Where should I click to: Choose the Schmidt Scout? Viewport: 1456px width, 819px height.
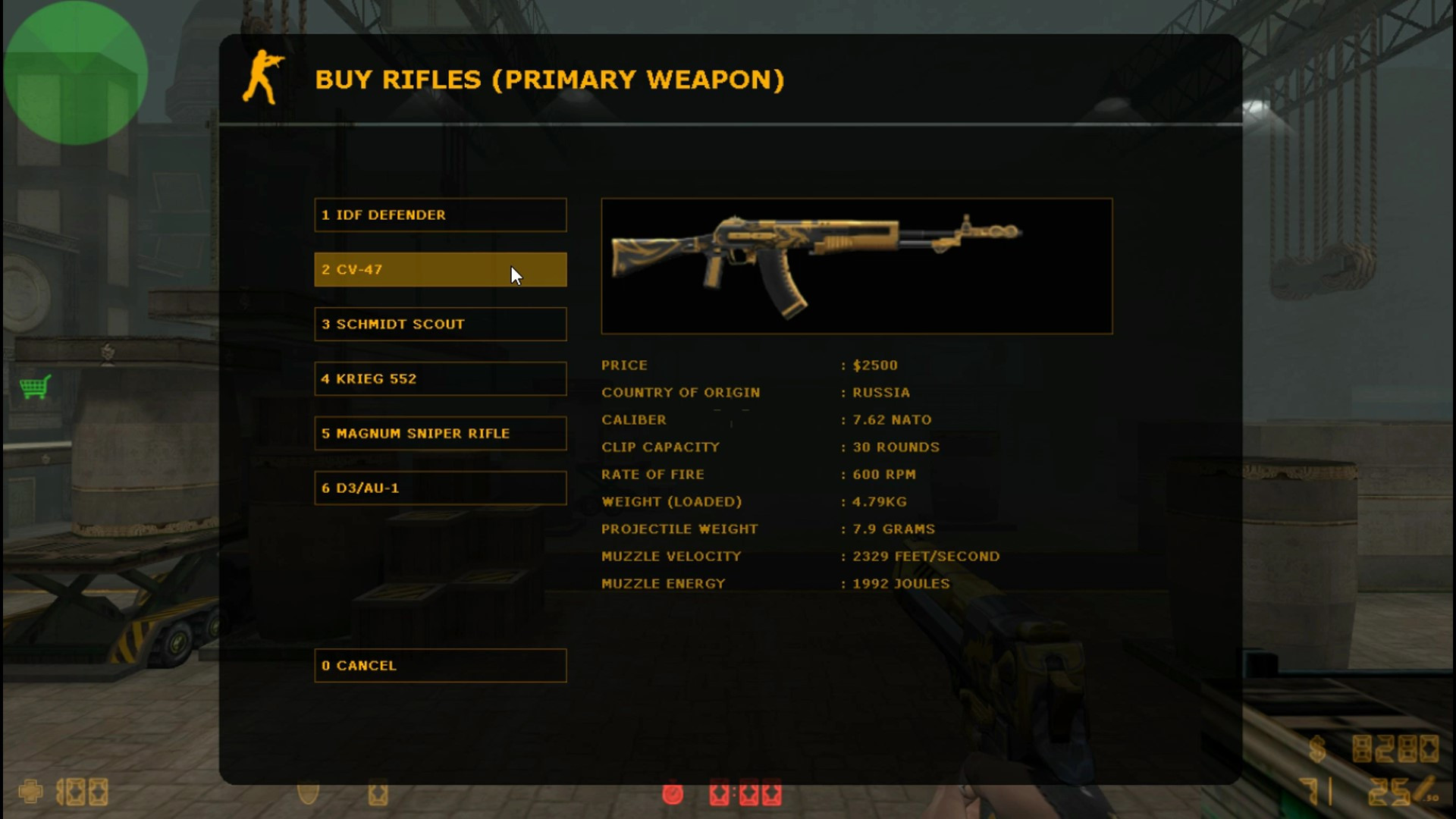click(x=441, y=324)
